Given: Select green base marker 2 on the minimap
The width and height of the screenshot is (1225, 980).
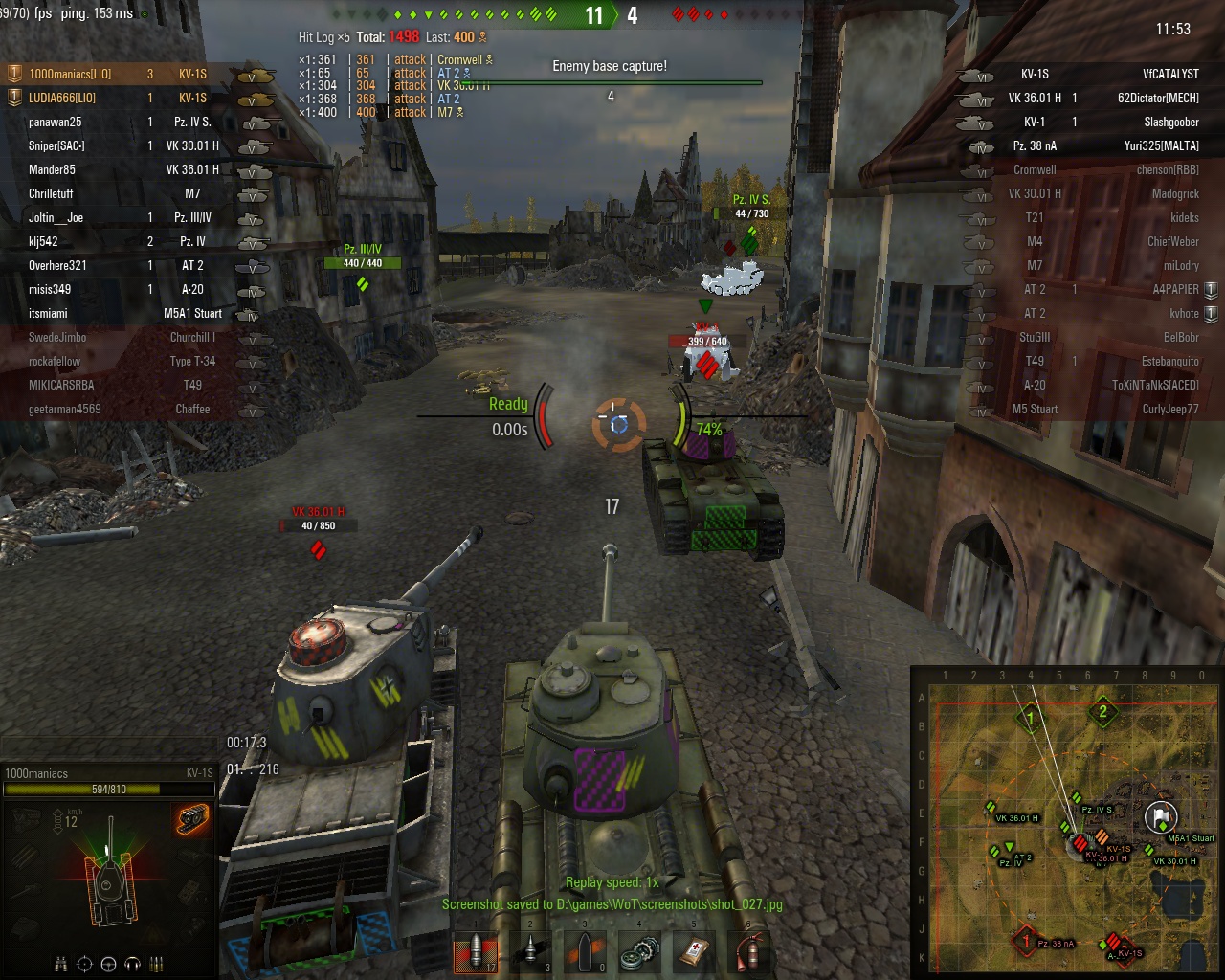Looking at the screenshot, I should coord(1102,712).
